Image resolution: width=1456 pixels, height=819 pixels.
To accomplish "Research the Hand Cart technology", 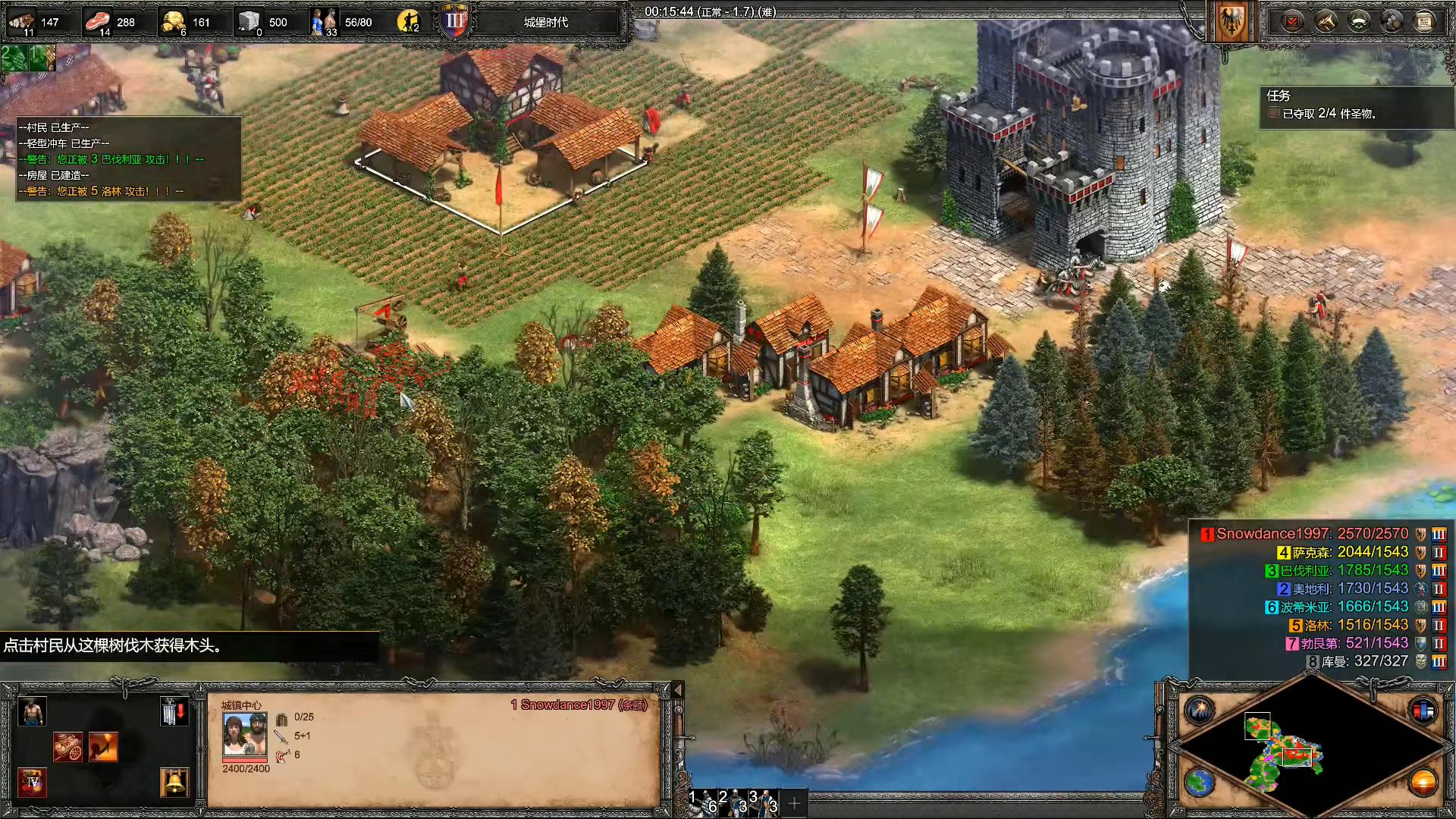I will 67,747.
